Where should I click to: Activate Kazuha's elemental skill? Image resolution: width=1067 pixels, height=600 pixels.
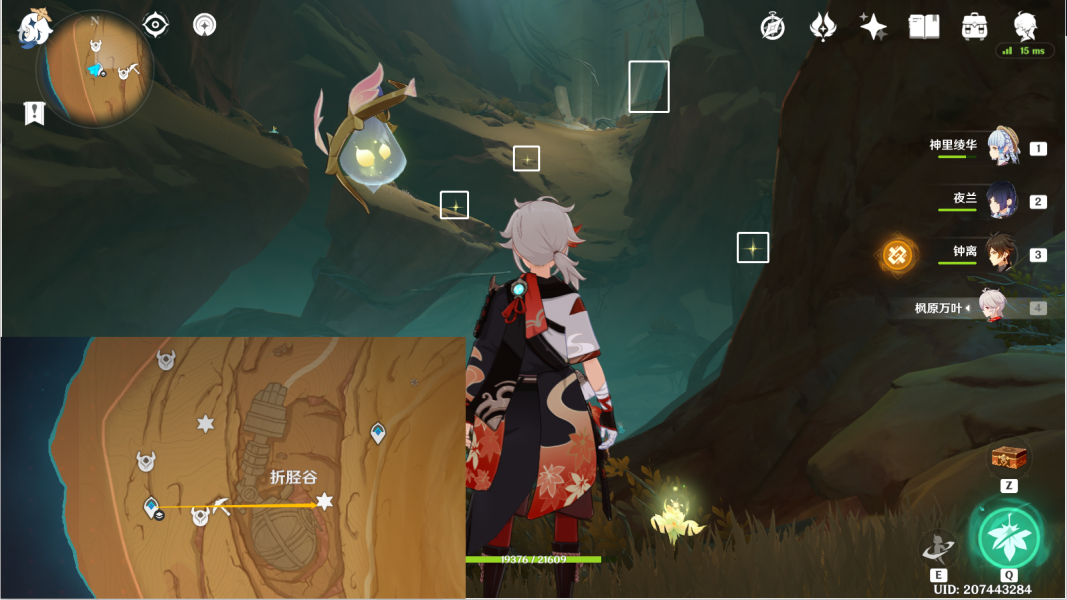pos(938,546)
